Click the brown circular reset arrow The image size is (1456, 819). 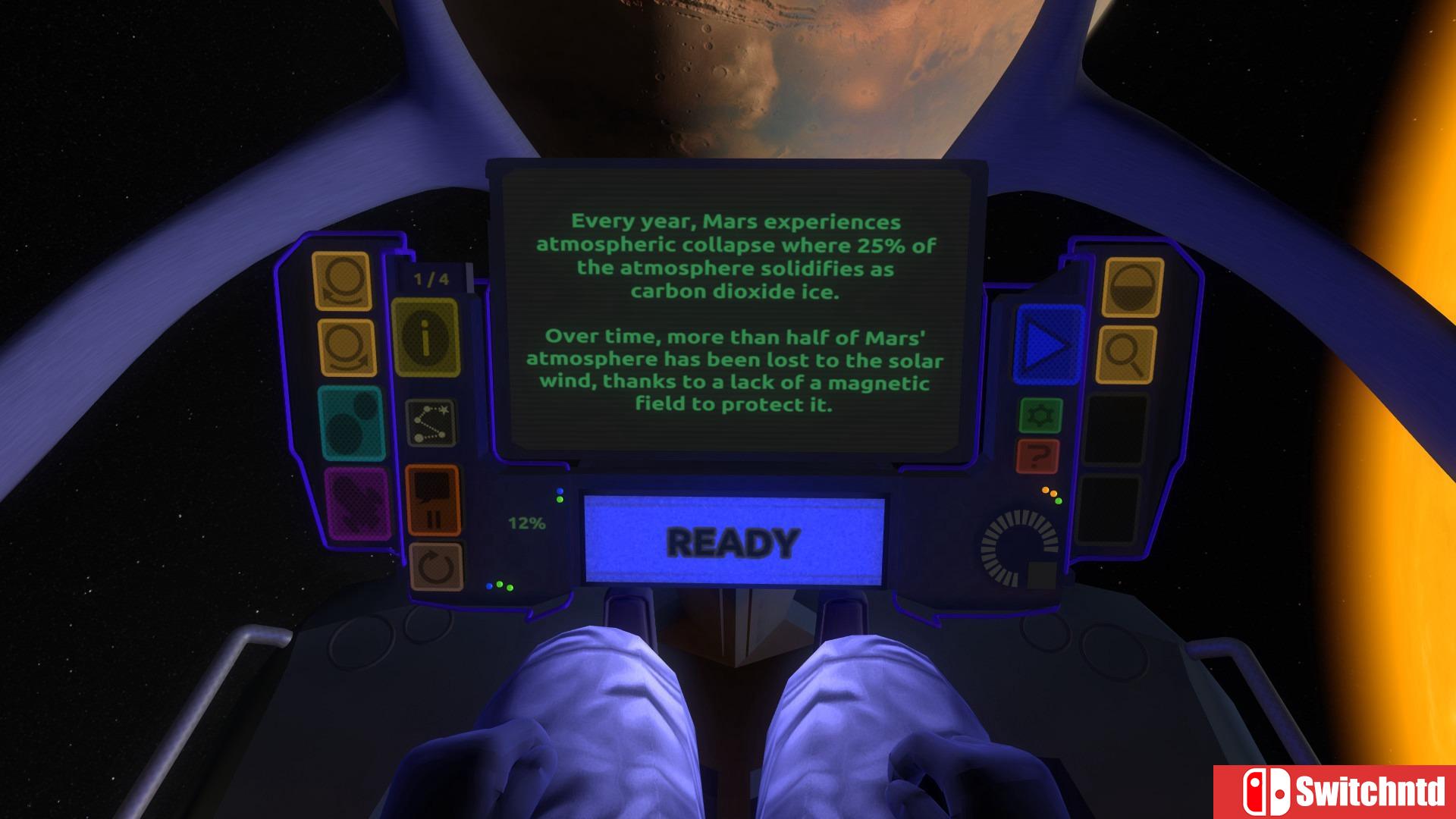435,566
